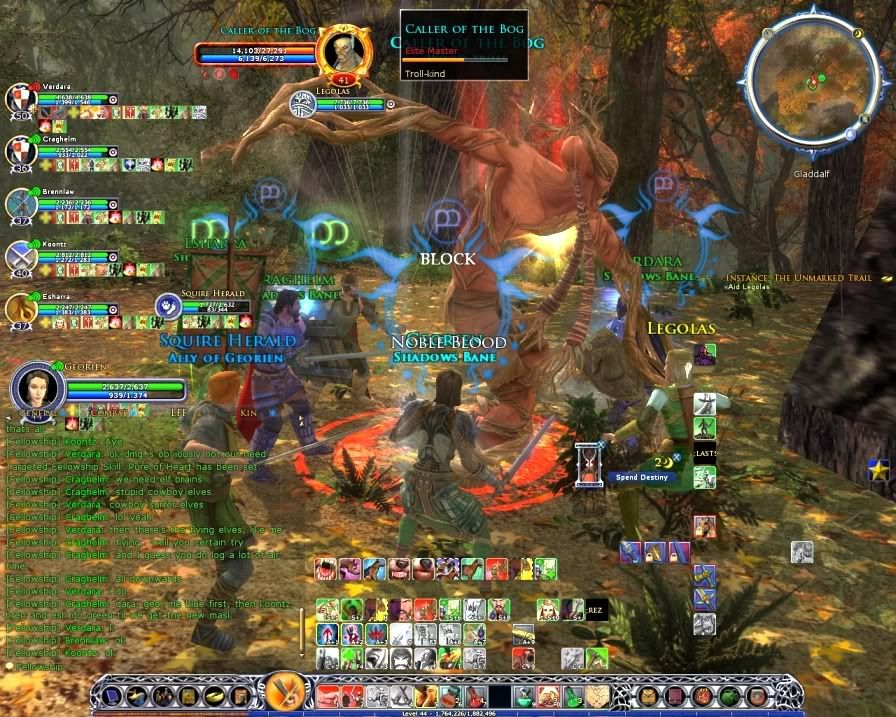Target fellowship member Craghelm's portrait
Image resolution: width=896 pixels, height=717 pixels.
click(x=21, y=152)
